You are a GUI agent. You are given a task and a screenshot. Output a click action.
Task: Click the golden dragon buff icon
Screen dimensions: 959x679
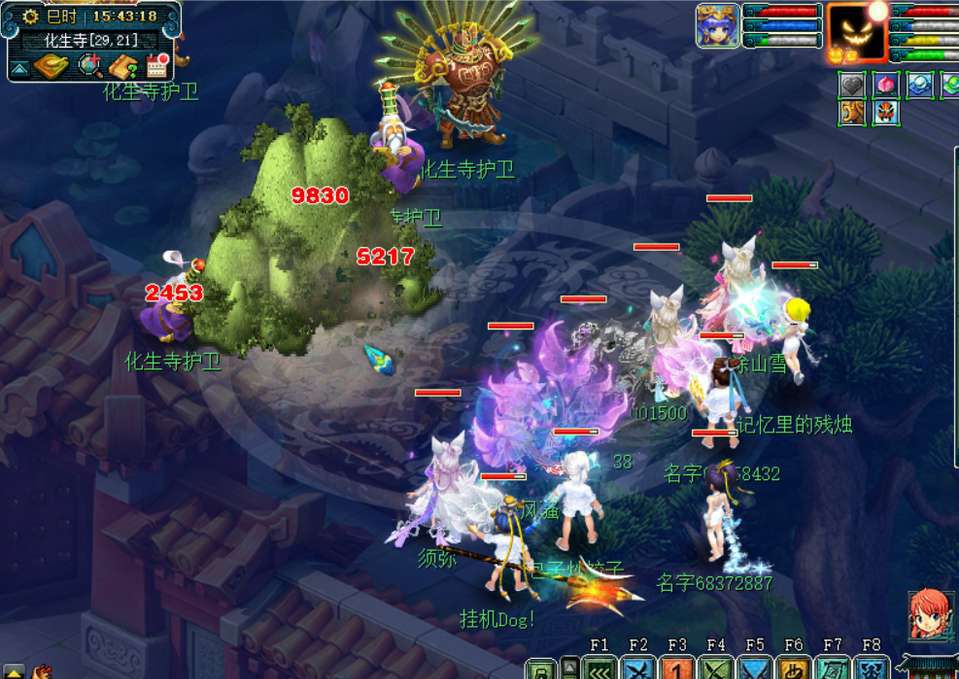pos(852,113)
